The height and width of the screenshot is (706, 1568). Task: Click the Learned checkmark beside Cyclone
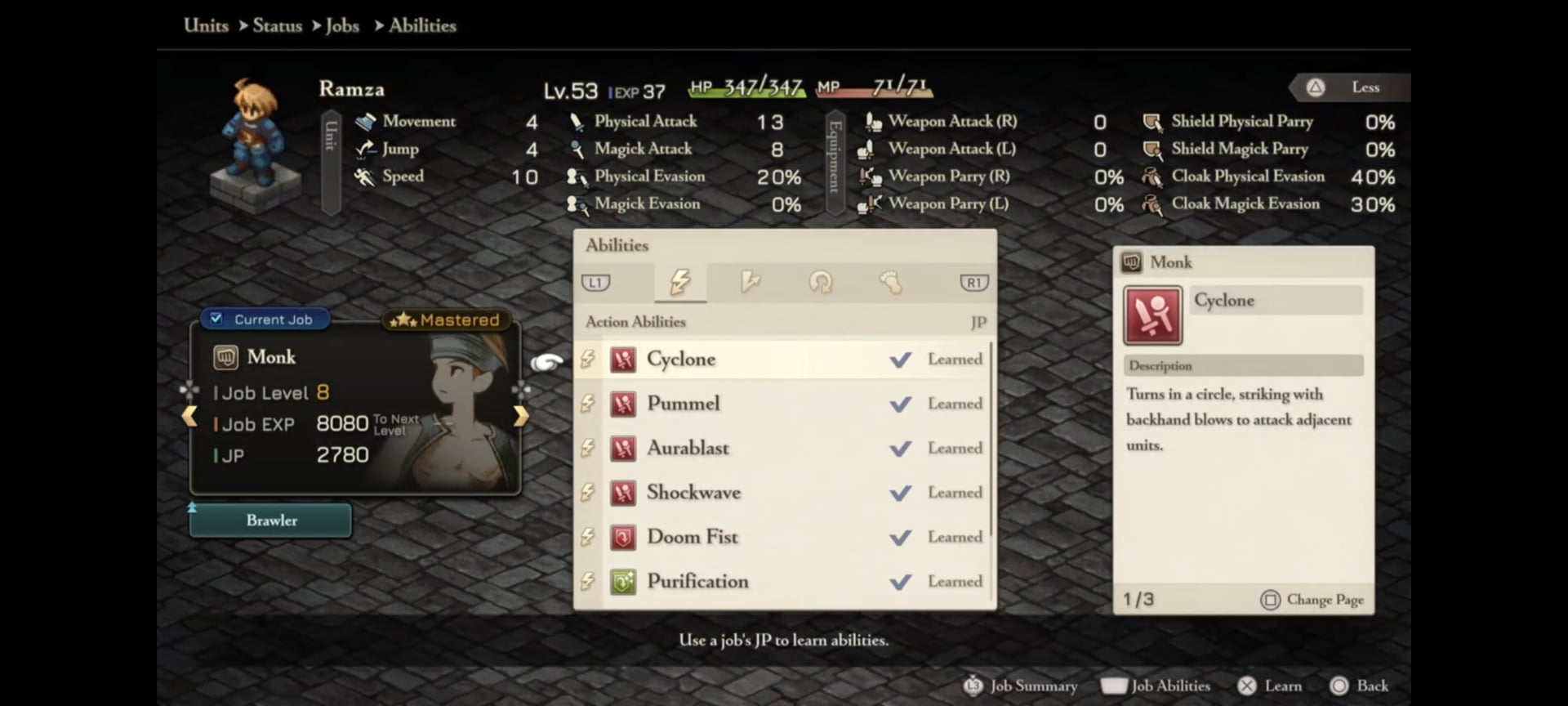tap(901, 360)
